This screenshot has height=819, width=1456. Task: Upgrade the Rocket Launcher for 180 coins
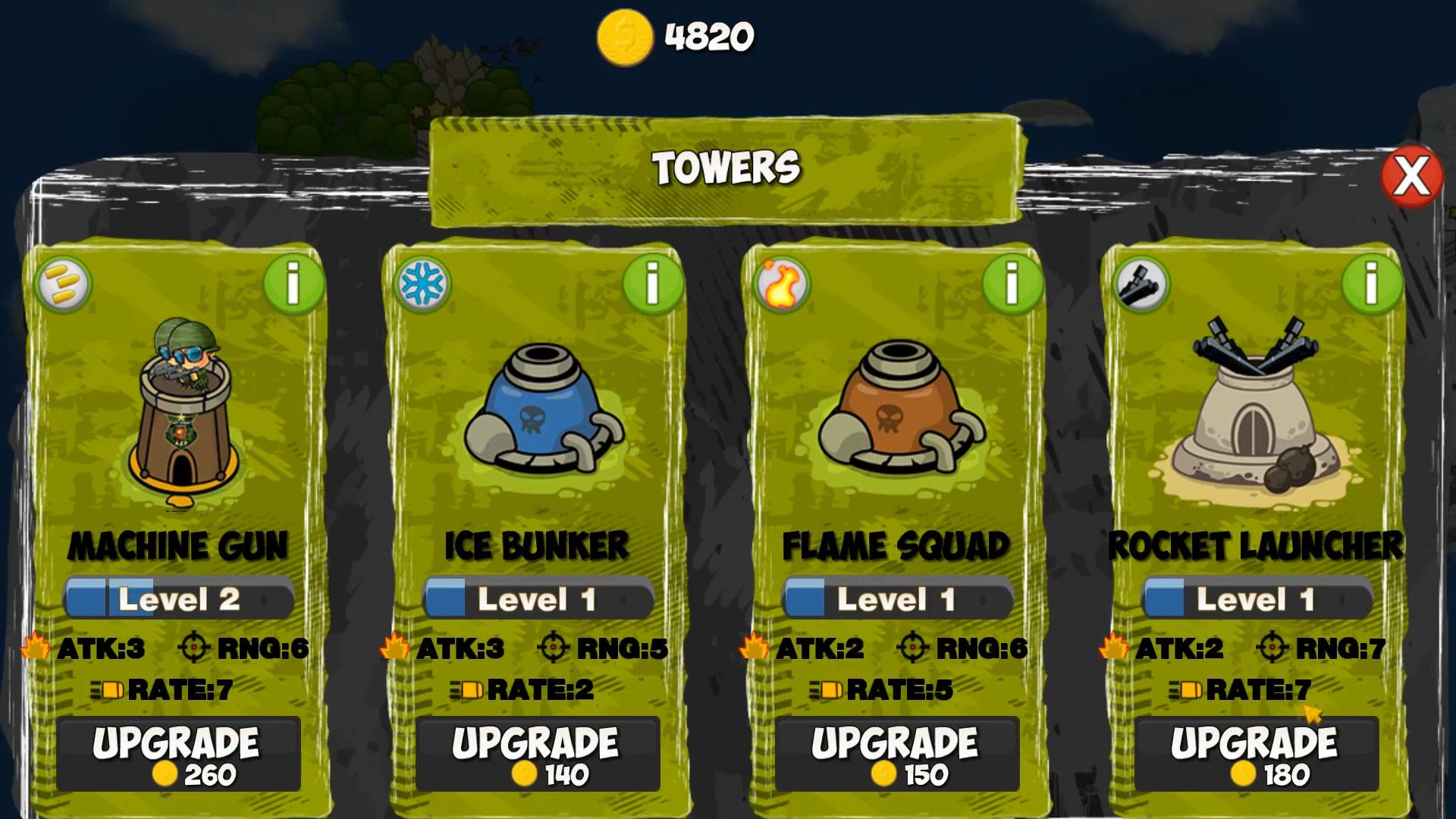coord(1259,755)
